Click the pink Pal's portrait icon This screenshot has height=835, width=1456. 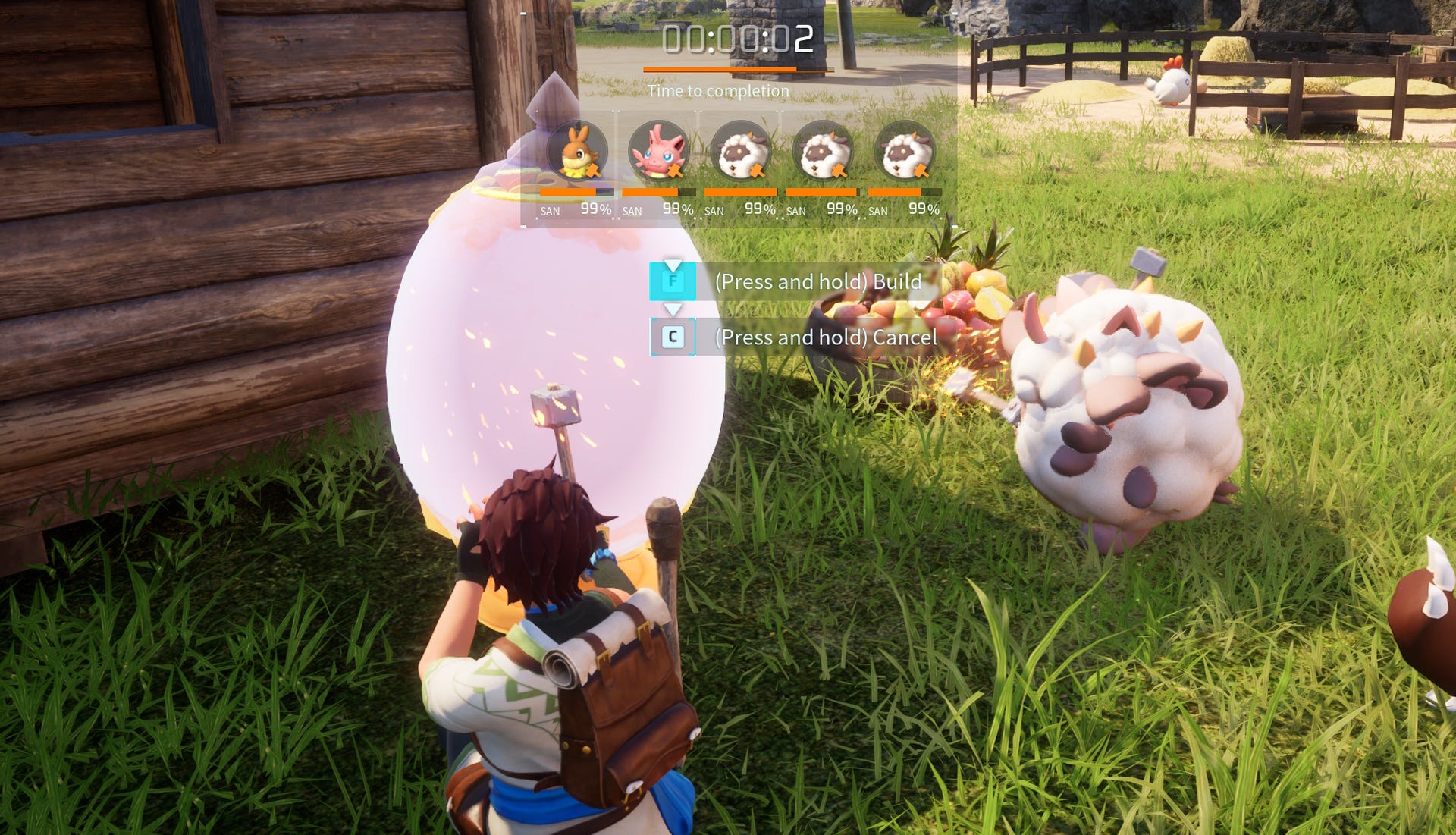[657, 149]
